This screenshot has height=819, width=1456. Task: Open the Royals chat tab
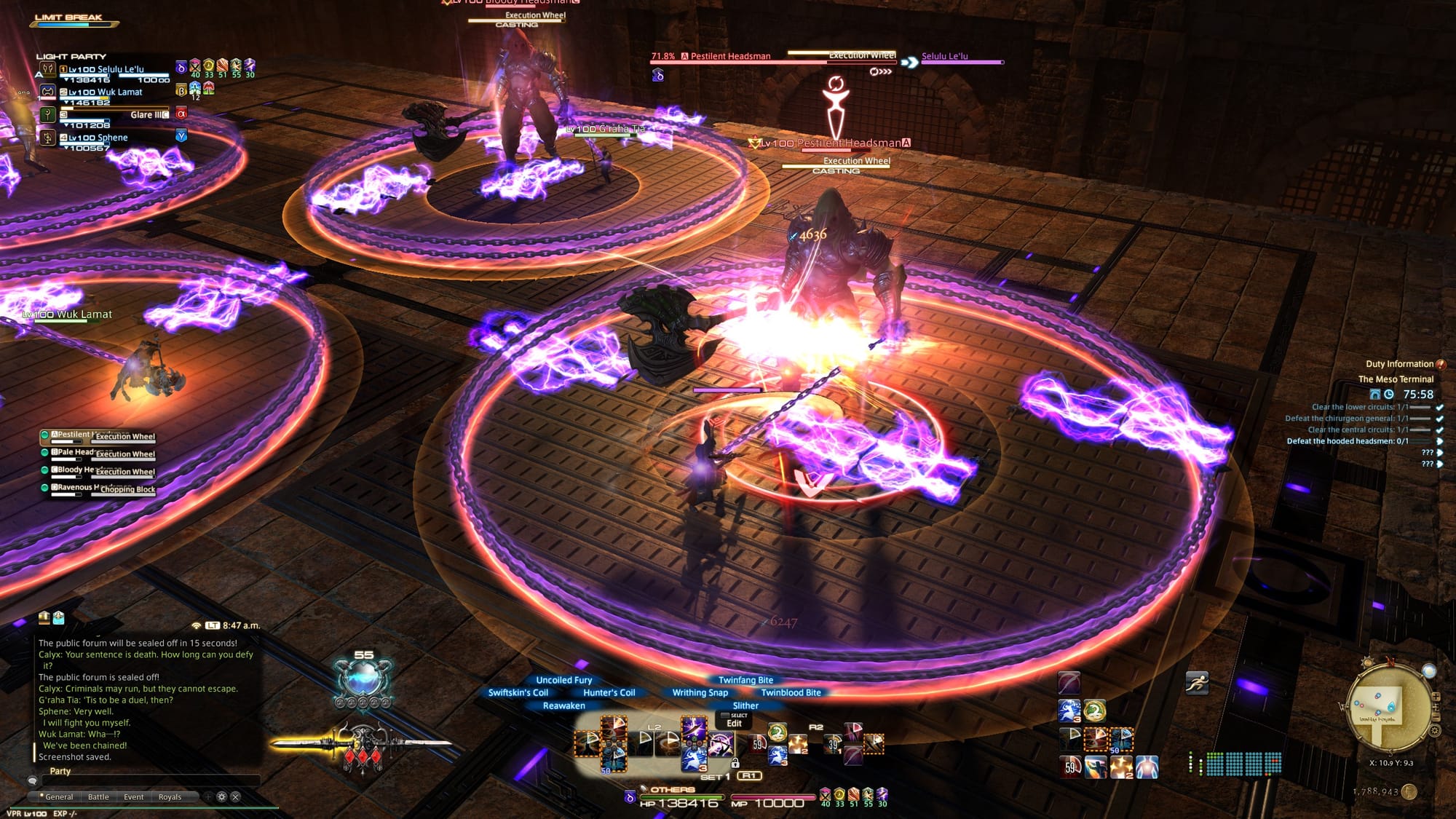pyautogui.click(x=170, y=796)
